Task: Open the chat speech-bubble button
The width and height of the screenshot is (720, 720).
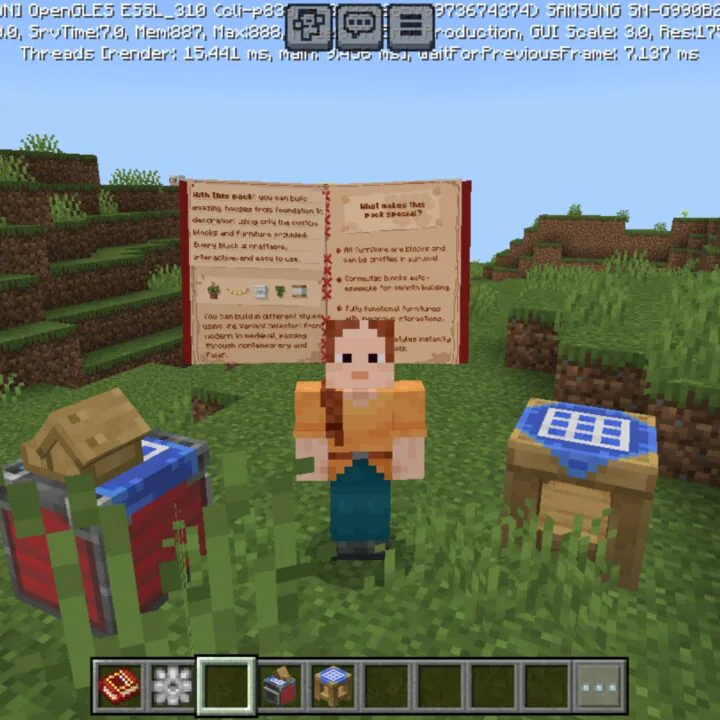Action: 359,25
